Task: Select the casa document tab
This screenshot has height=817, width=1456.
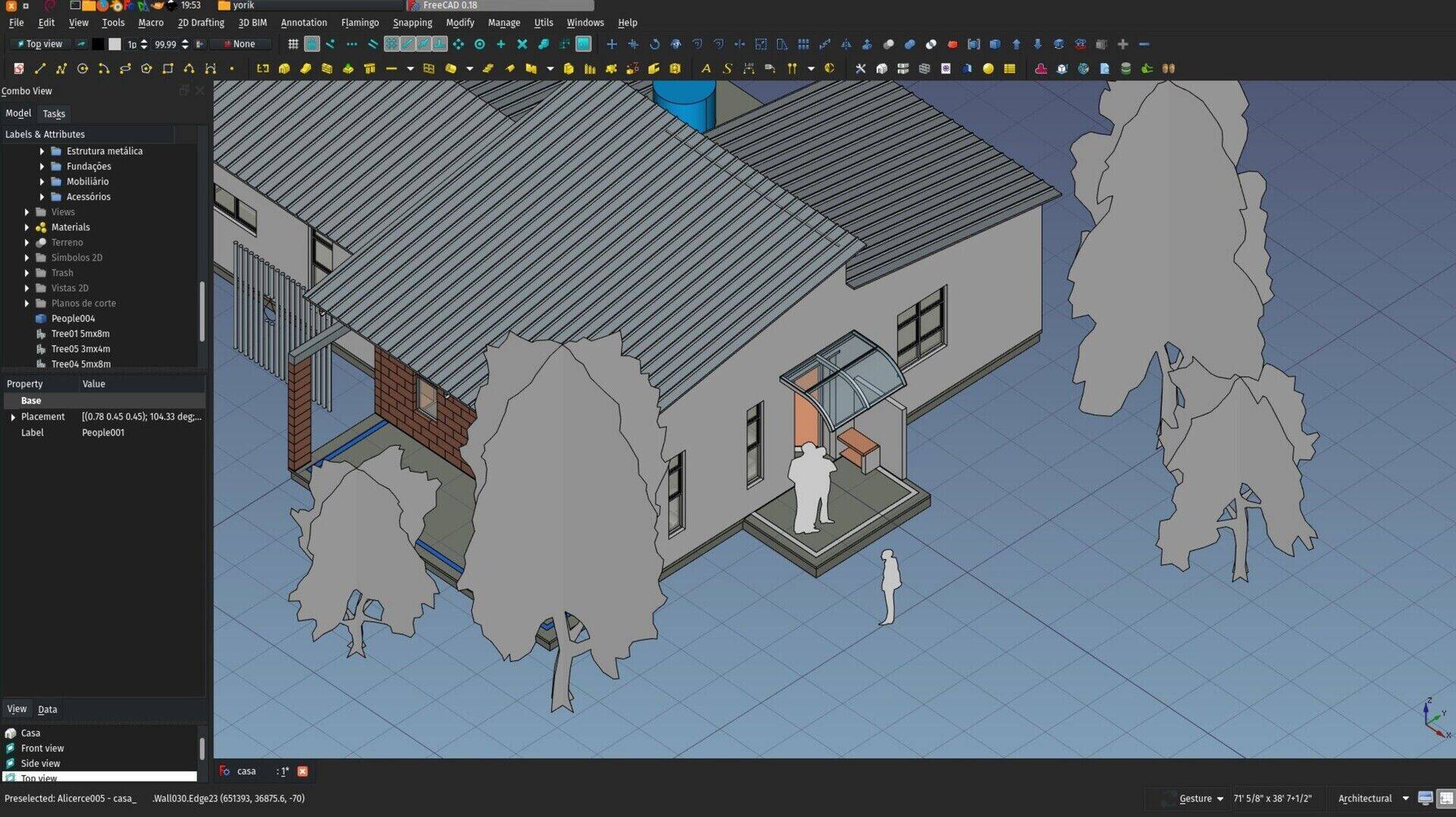Action: (x=246, y=771)
